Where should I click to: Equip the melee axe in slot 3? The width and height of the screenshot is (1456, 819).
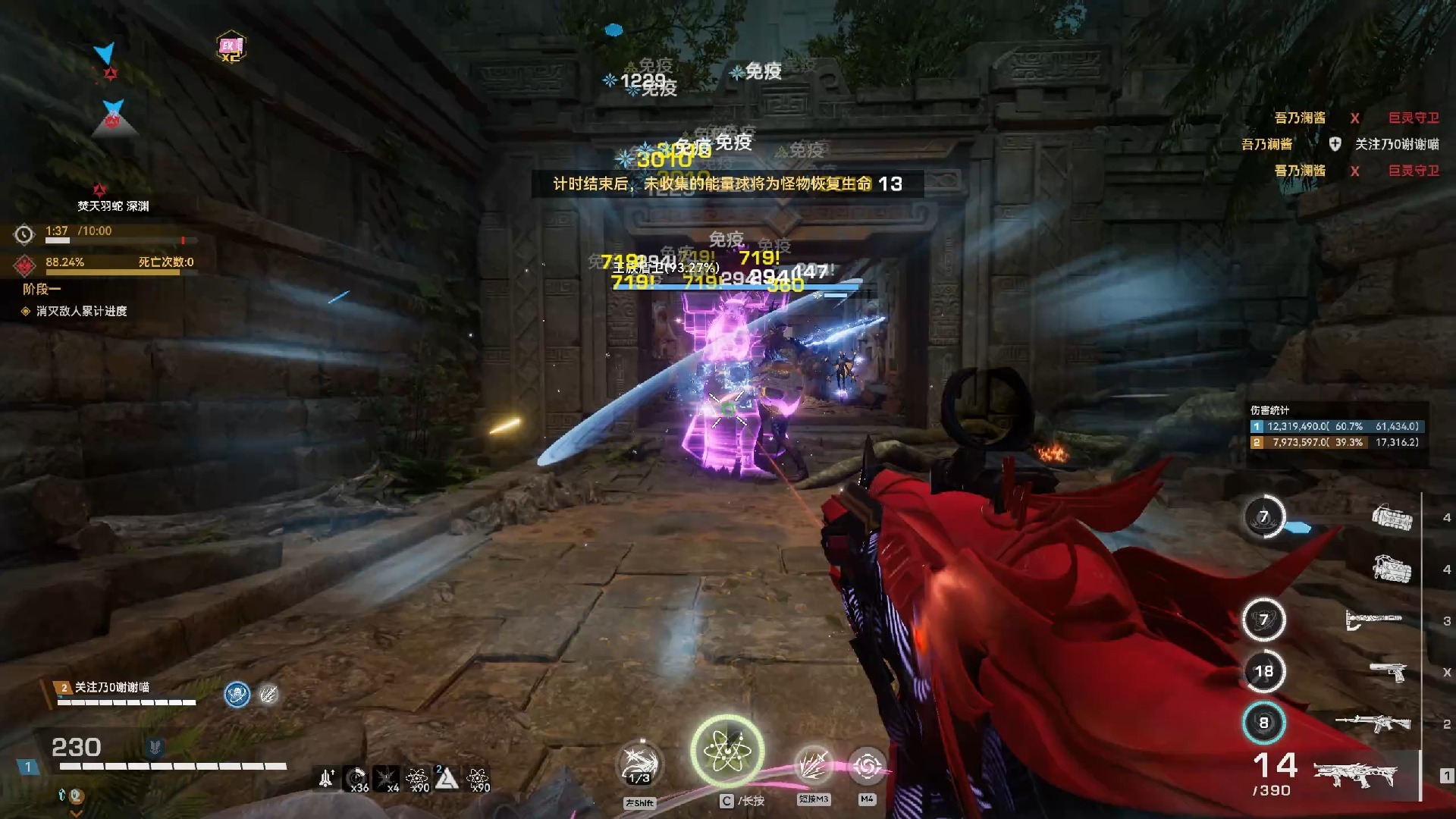(x=1373, y=620)
